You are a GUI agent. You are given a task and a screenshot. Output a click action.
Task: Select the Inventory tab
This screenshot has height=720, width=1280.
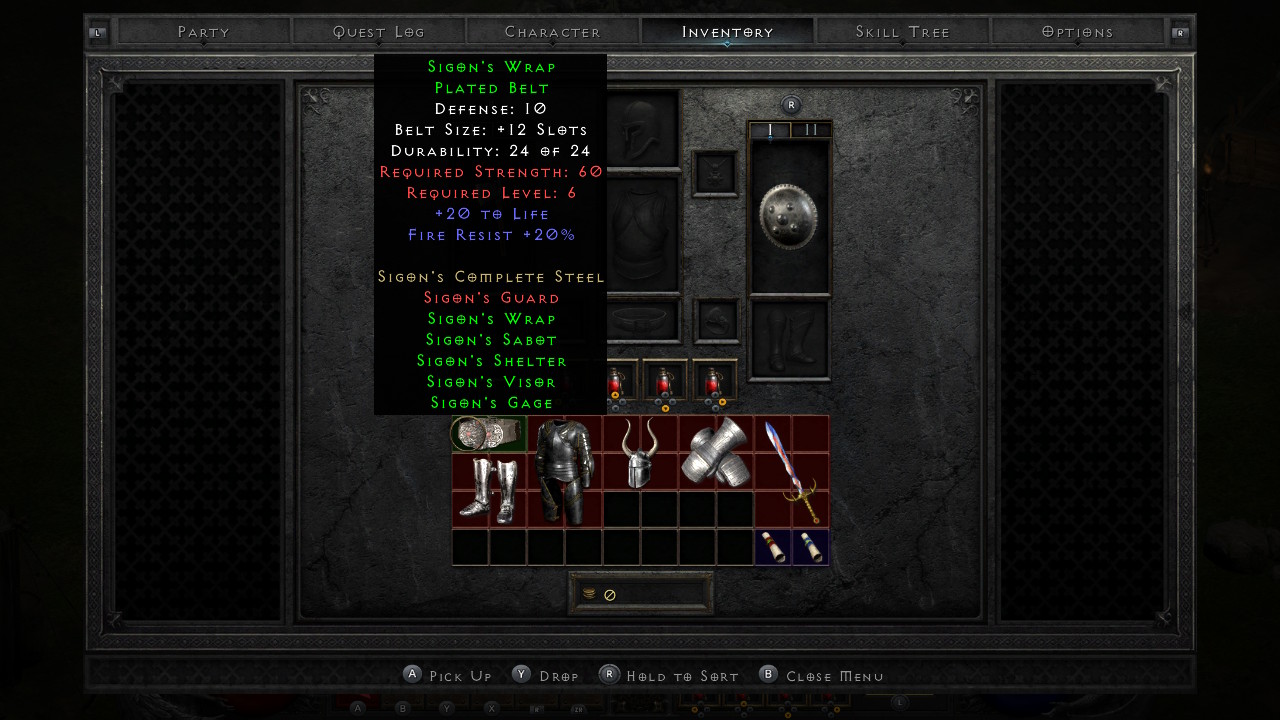[x=728, y=32]
